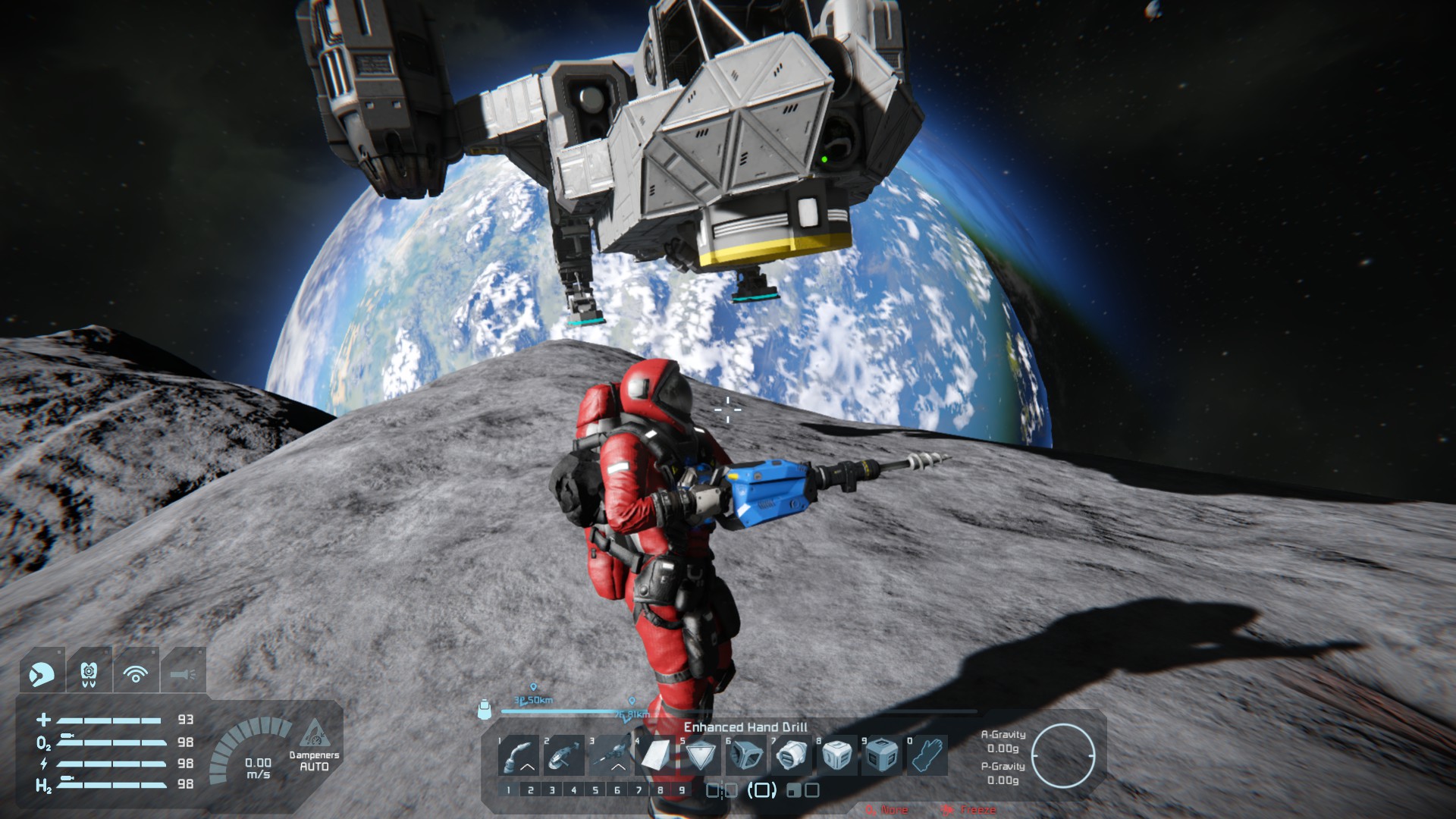Click the bracketed block placement mode icon
Screen dimensions: 1456x819
[762, 790]
